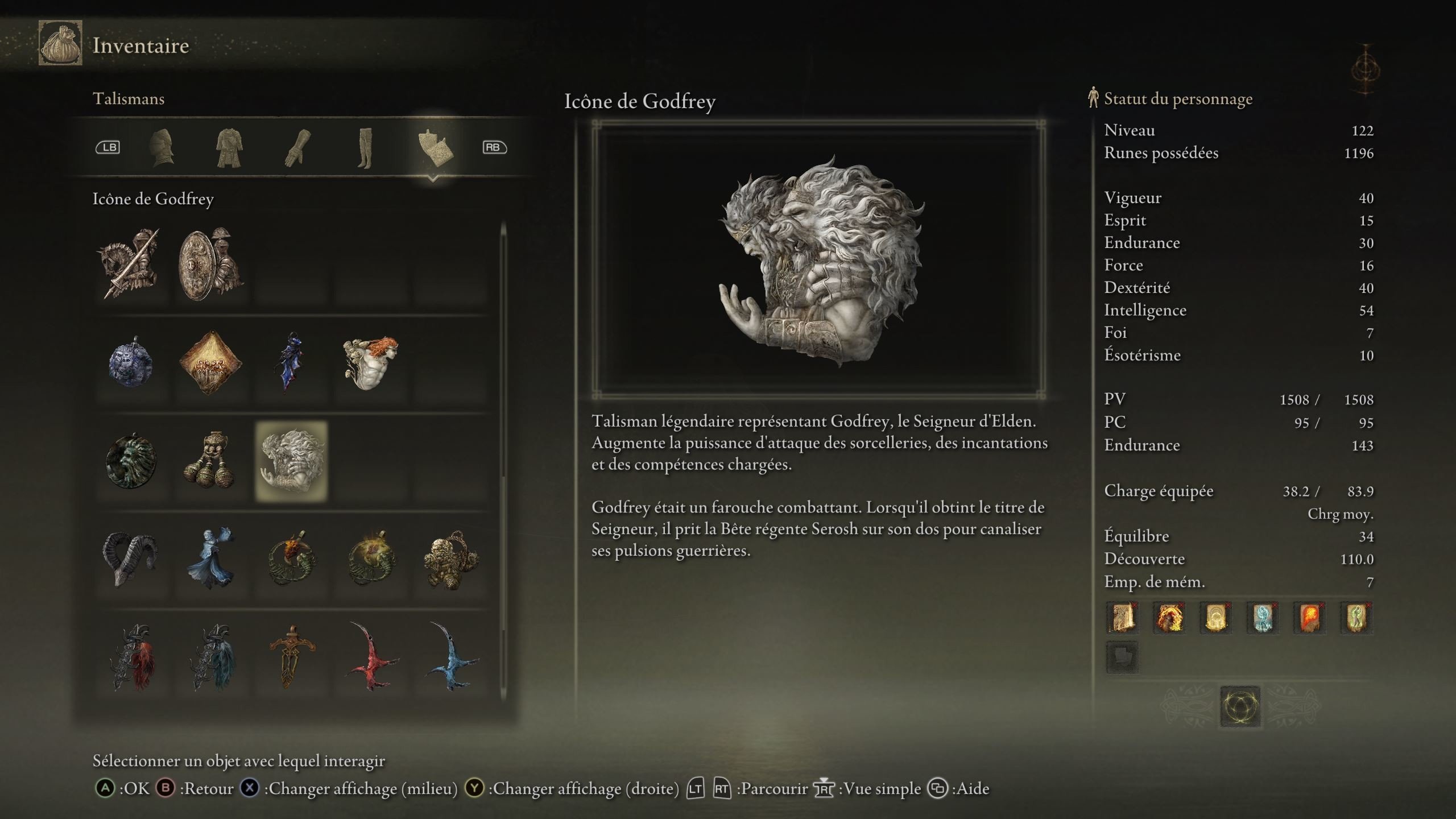Choose the blue winged claw talisman

click(x=451, y=657)
